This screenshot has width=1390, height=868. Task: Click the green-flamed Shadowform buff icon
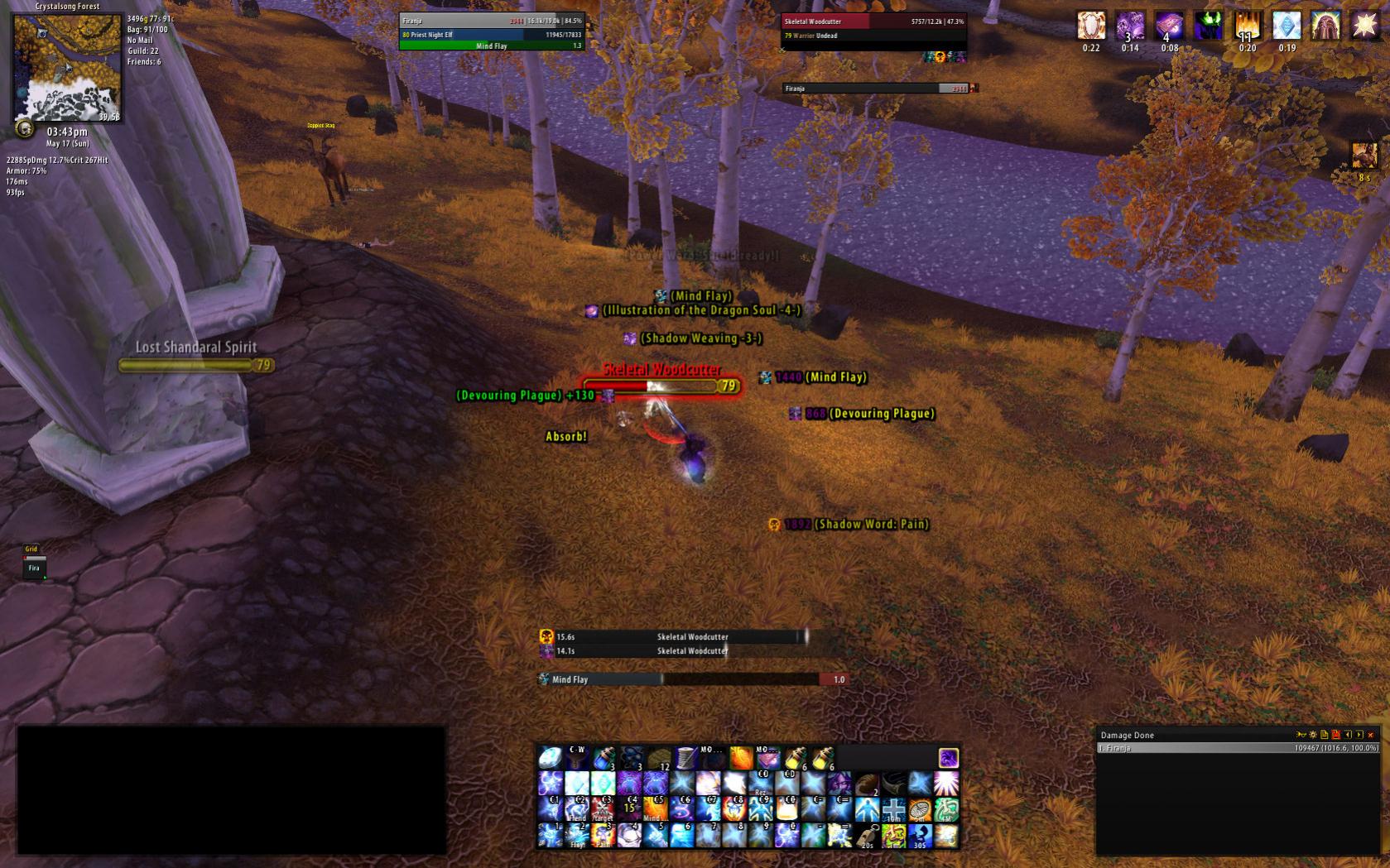point(1209,26)
